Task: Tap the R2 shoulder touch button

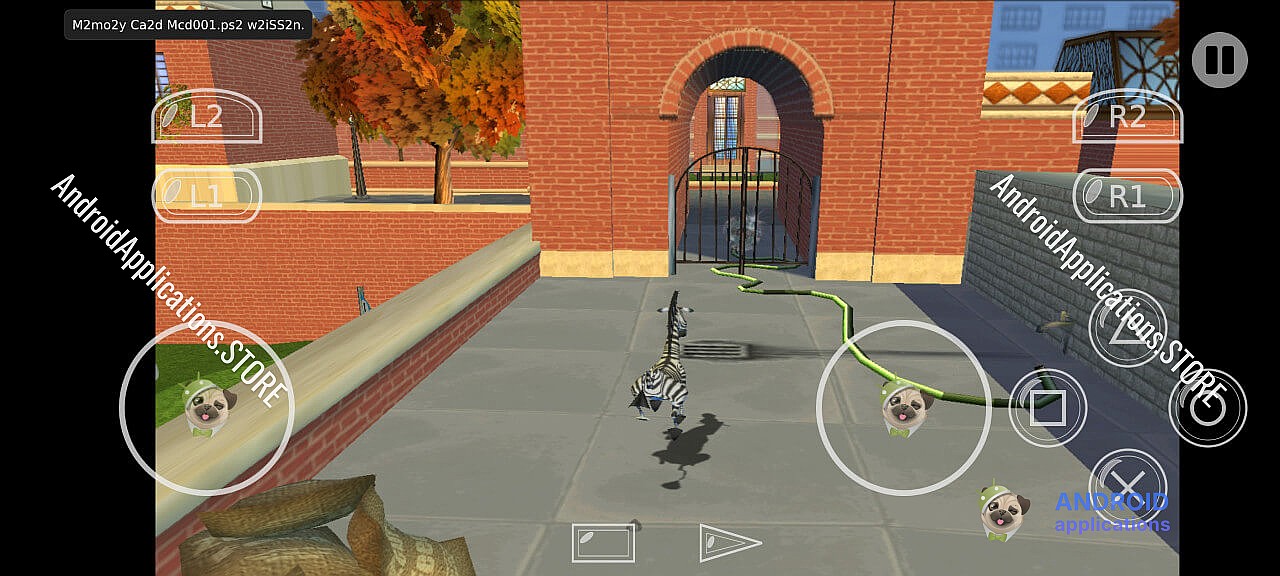Action: [x=1127, y=117]
